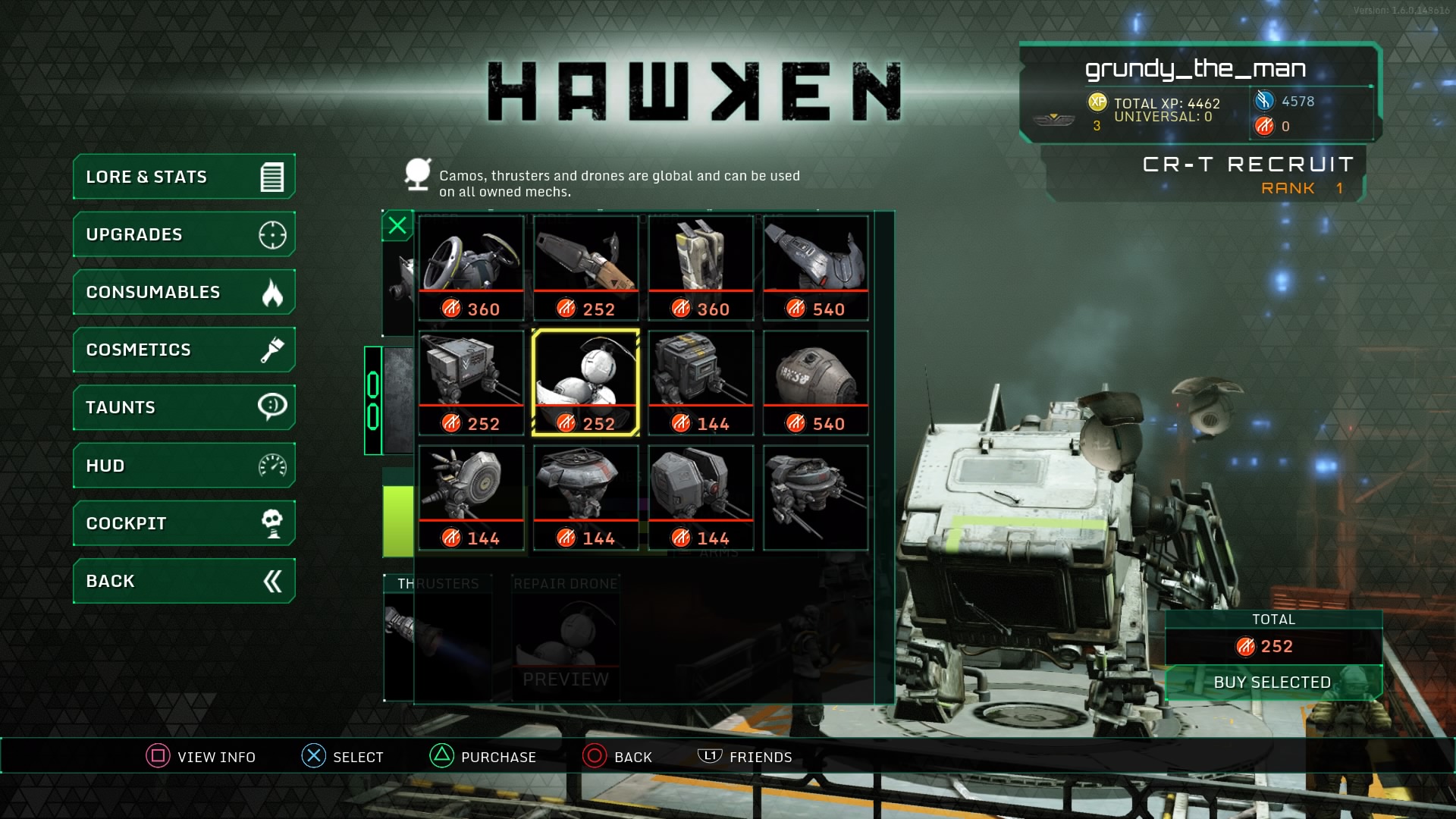The image size is (1456, 819).
Task: Open the Upgrades crosshair icon
Action: coord(275,234)
